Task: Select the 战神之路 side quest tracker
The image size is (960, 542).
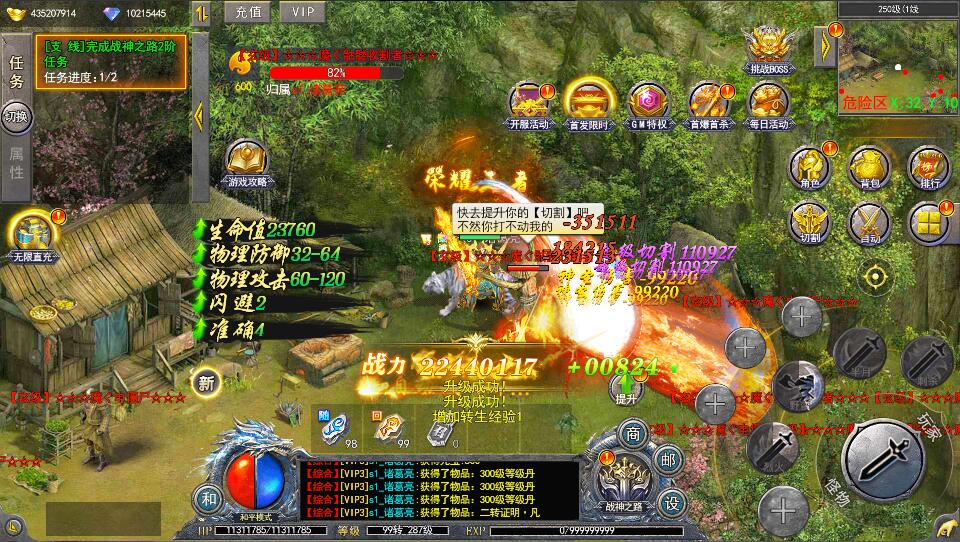Action: point(110,61)
